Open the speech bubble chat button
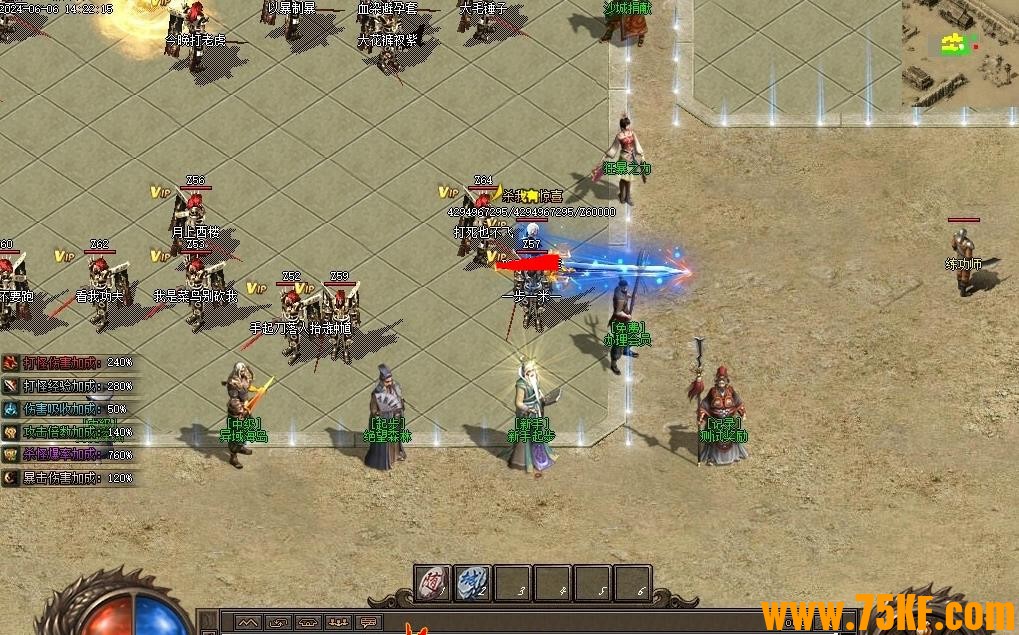 point(369,622)
